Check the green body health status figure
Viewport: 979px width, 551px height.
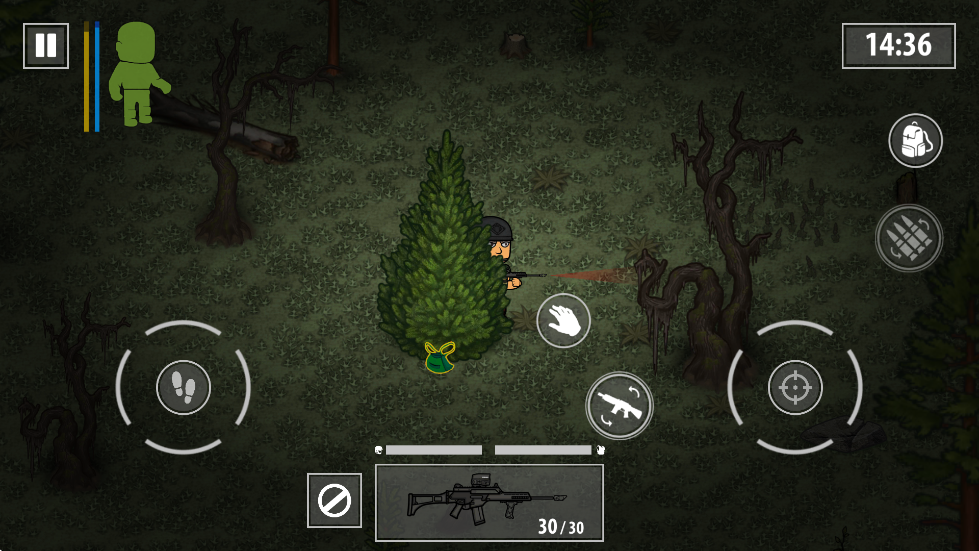tap(137, 75)
